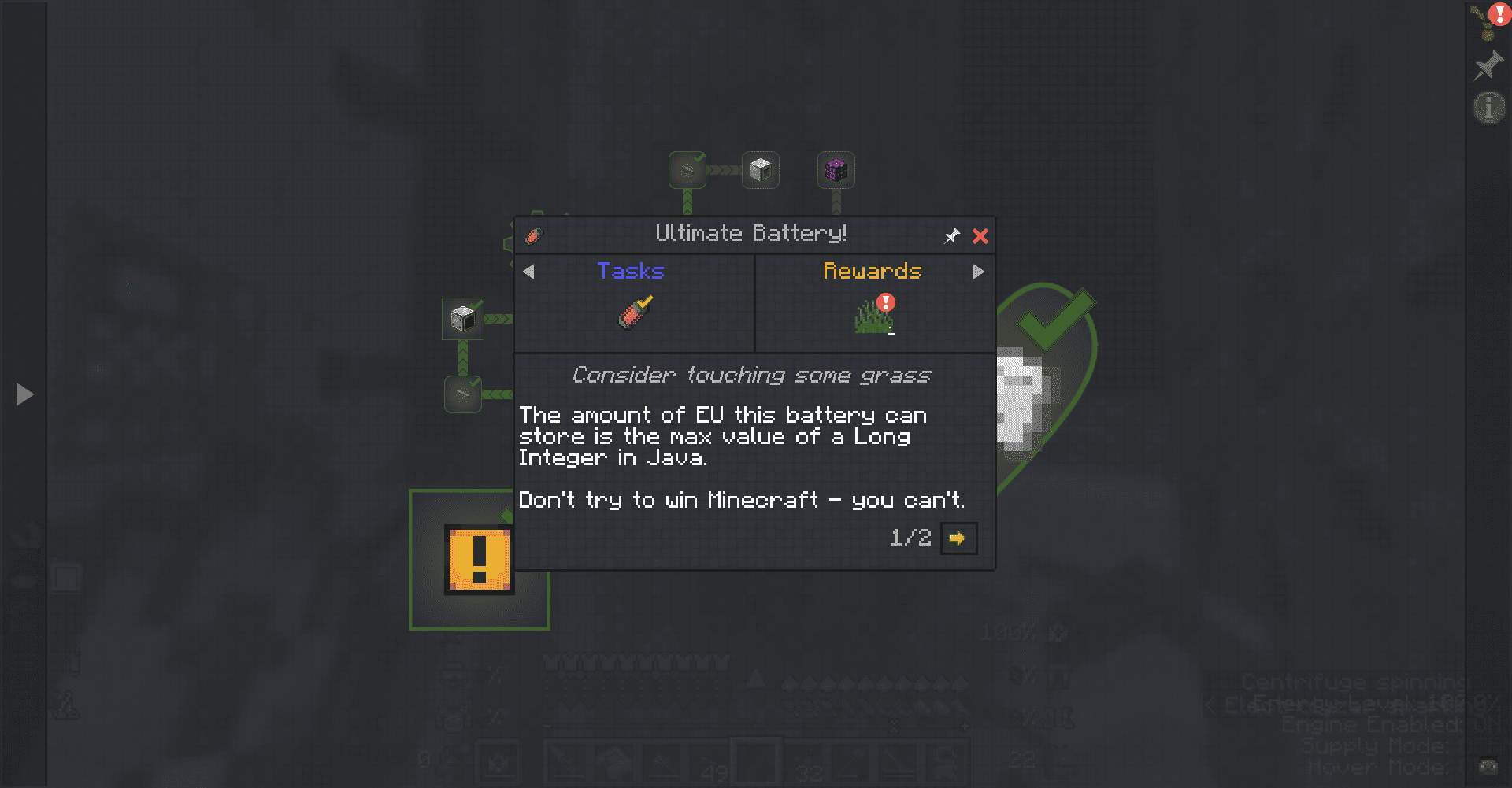Image resolution: width=1512 pixels, height=788 pixels.
Task: Claim the grass block reward
Action: pos(874,313)
